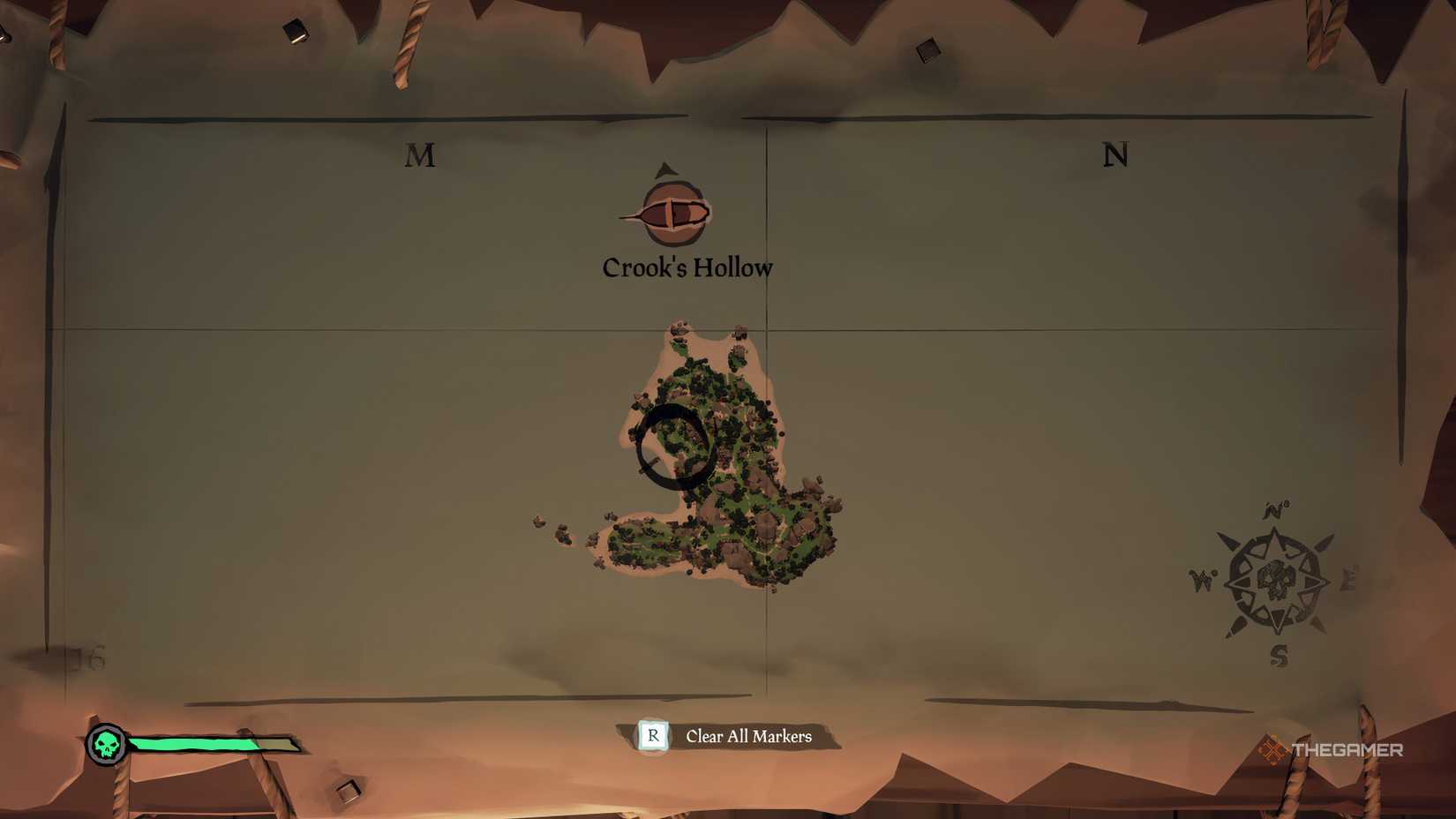Select the black circle marker on the island
The image size is (1456, 819).
[x=672, y=443]
